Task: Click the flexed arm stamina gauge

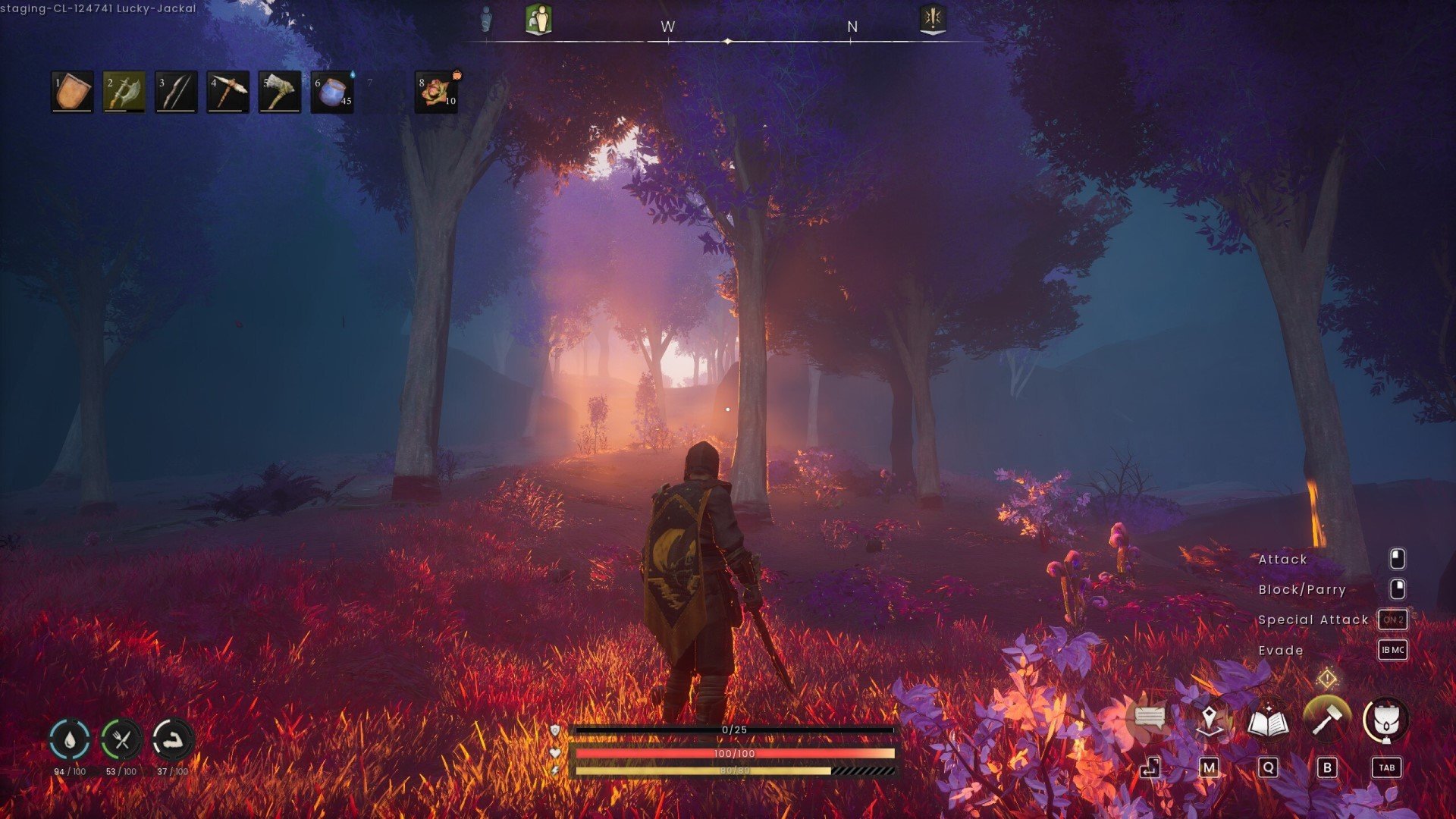Action: [x=173, y=739]
